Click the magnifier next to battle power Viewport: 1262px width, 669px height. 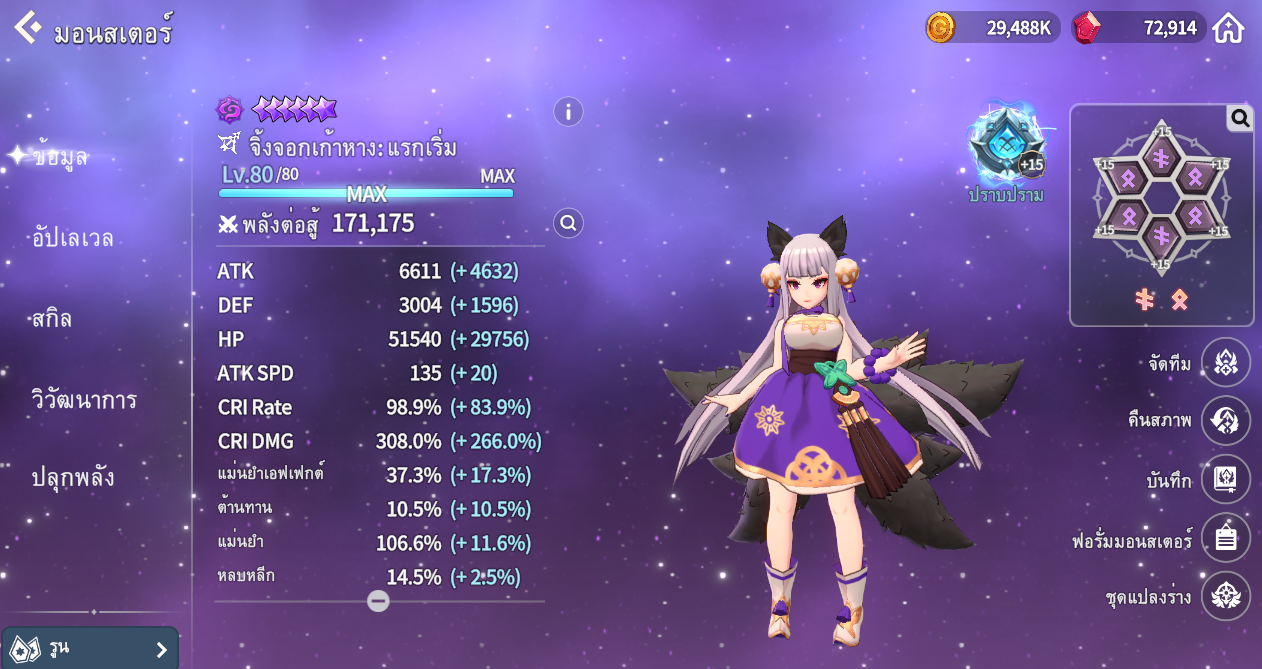[568, 223]
